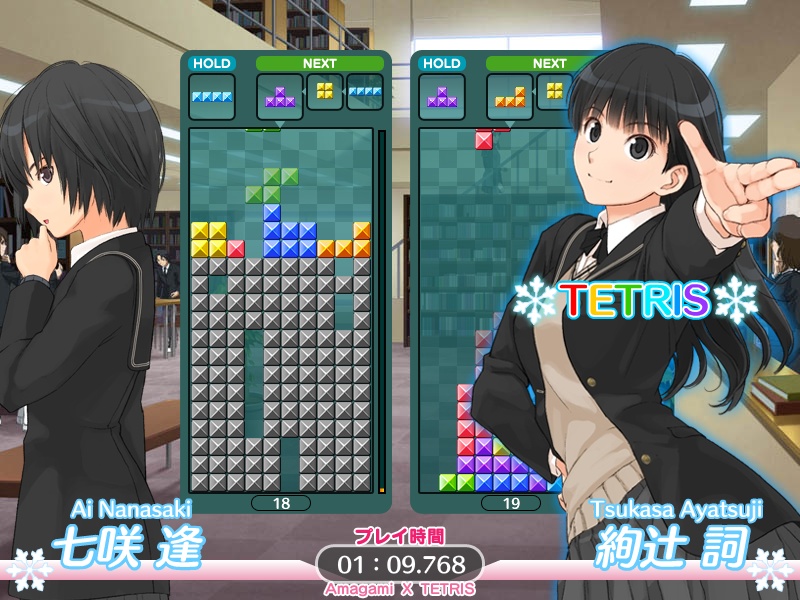Choose the yellow O-piece in Nanasaki's next queue
Viewport: 800px width, 600px height.
[325, 91]
